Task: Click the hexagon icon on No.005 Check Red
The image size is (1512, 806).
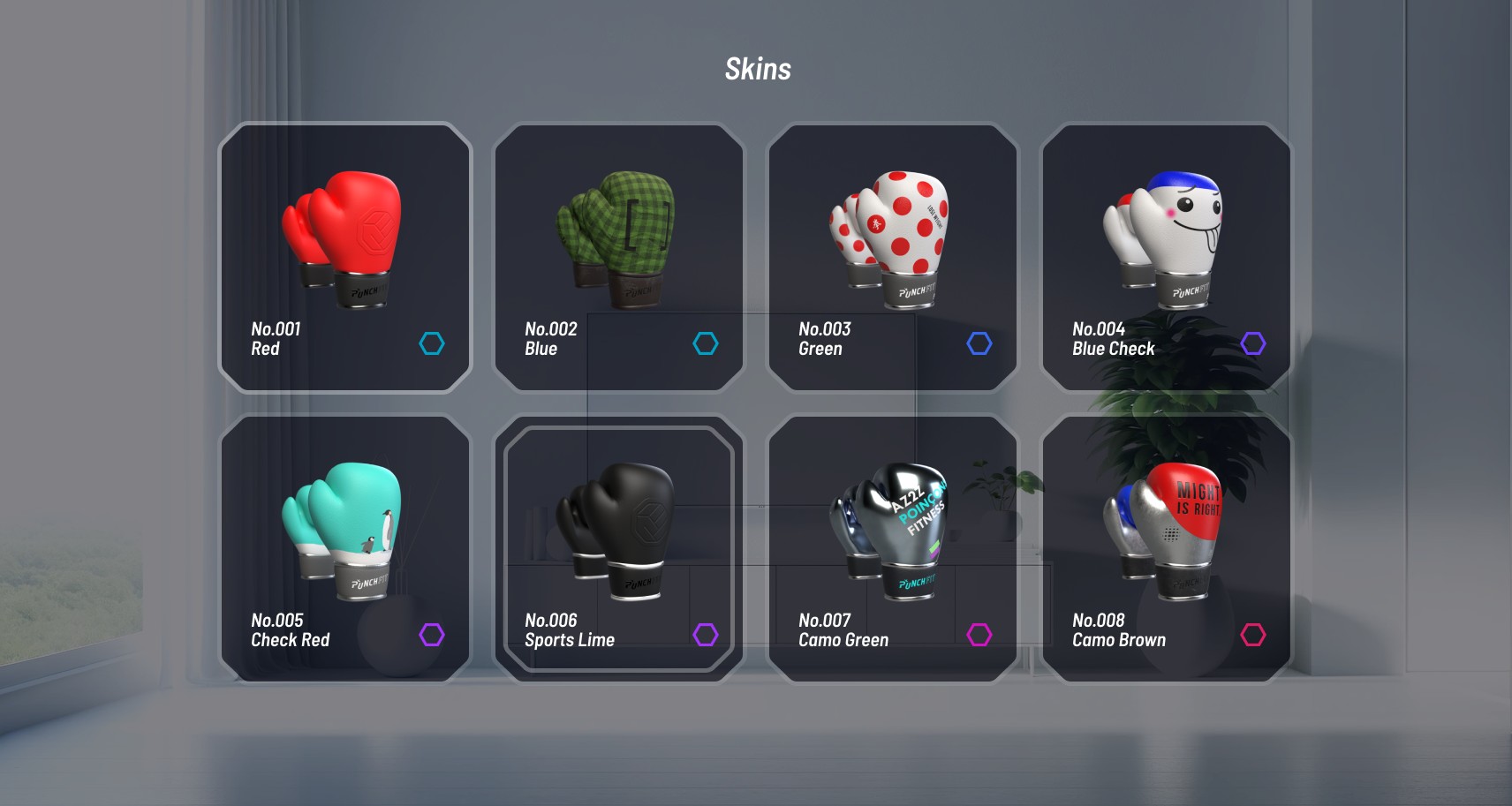Action: click(432, 635)
